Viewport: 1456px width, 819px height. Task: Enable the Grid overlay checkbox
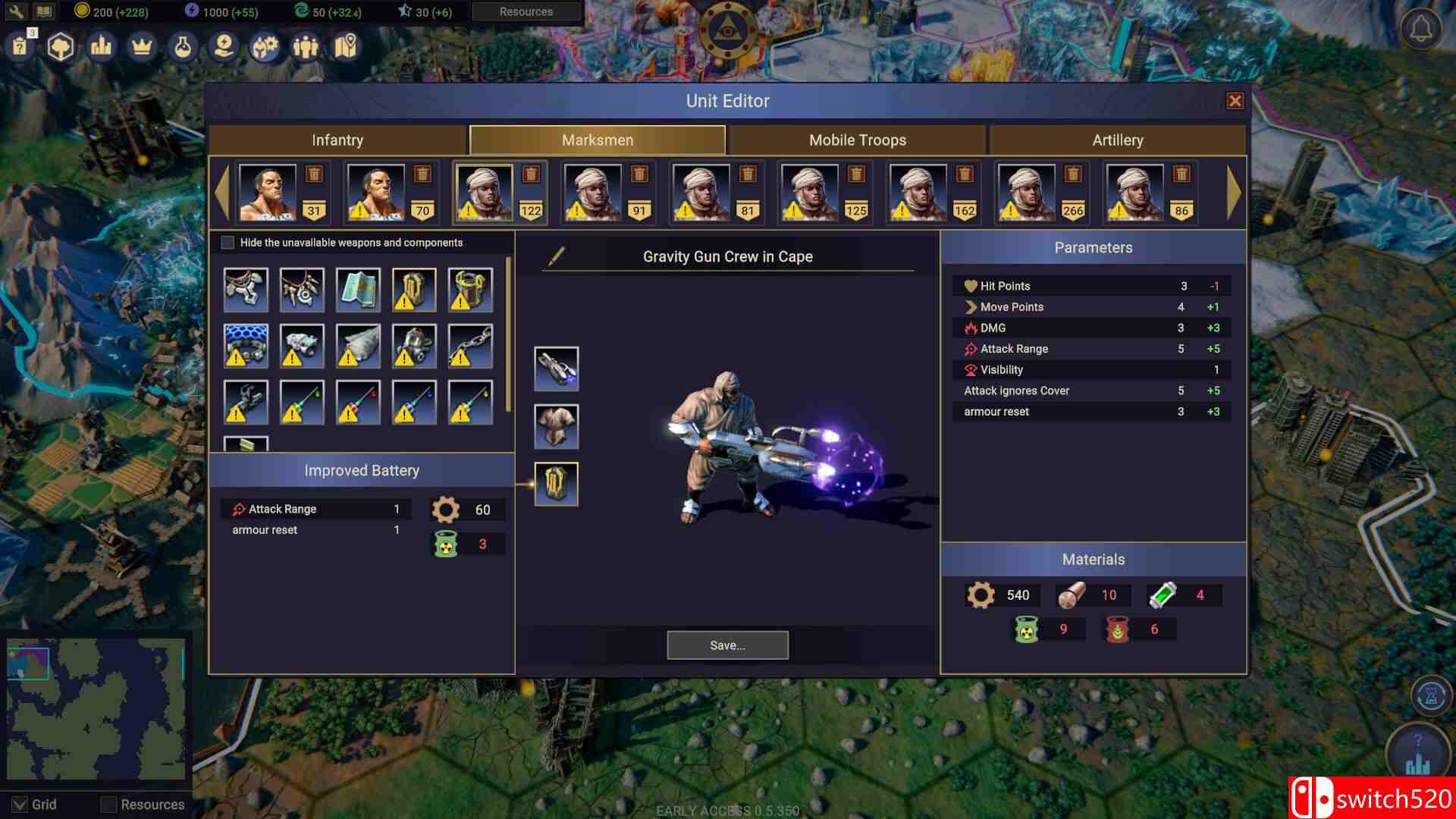[x=20, y=804]
